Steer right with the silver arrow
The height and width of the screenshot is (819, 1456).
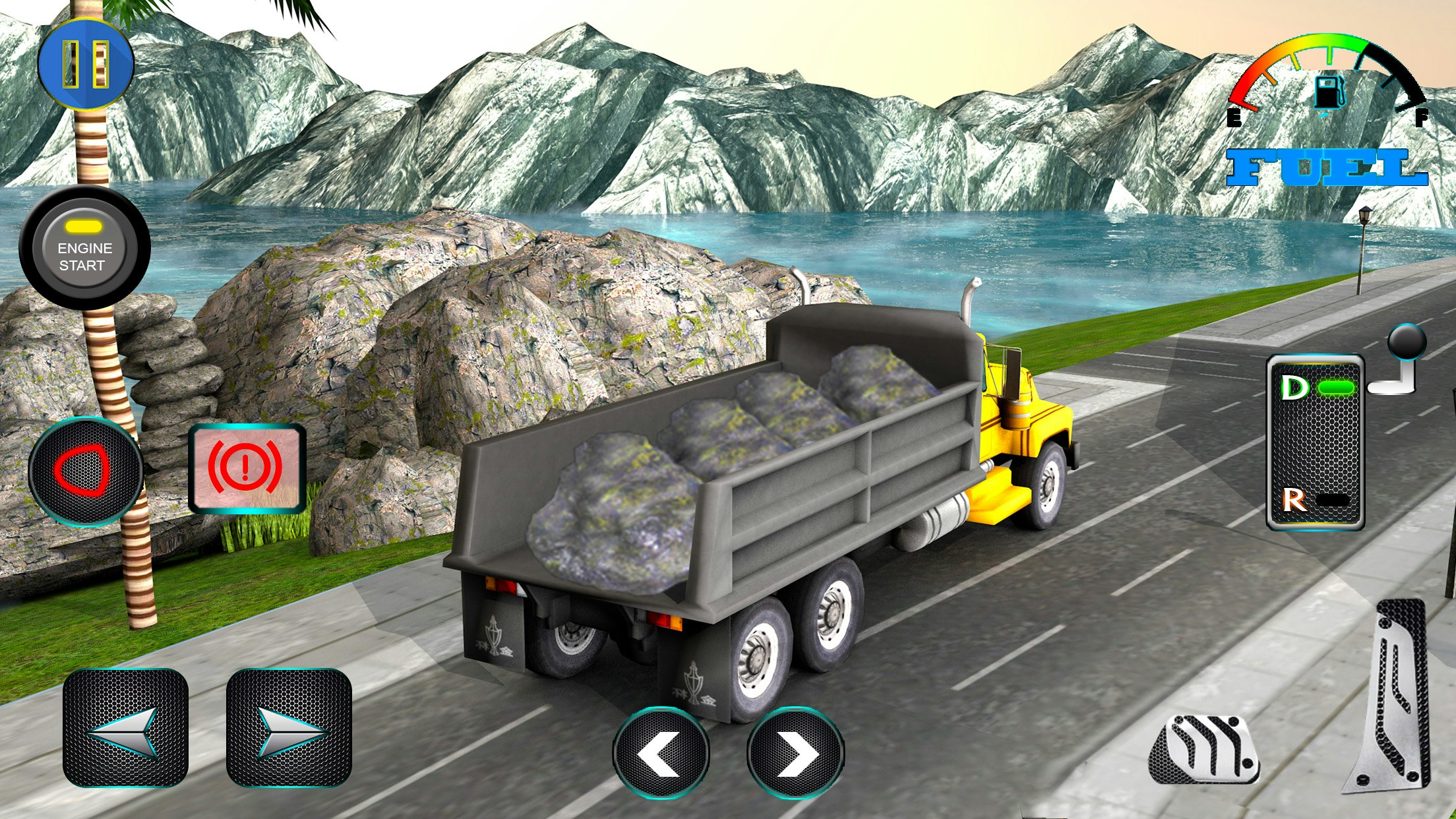(x=289, y=728)
